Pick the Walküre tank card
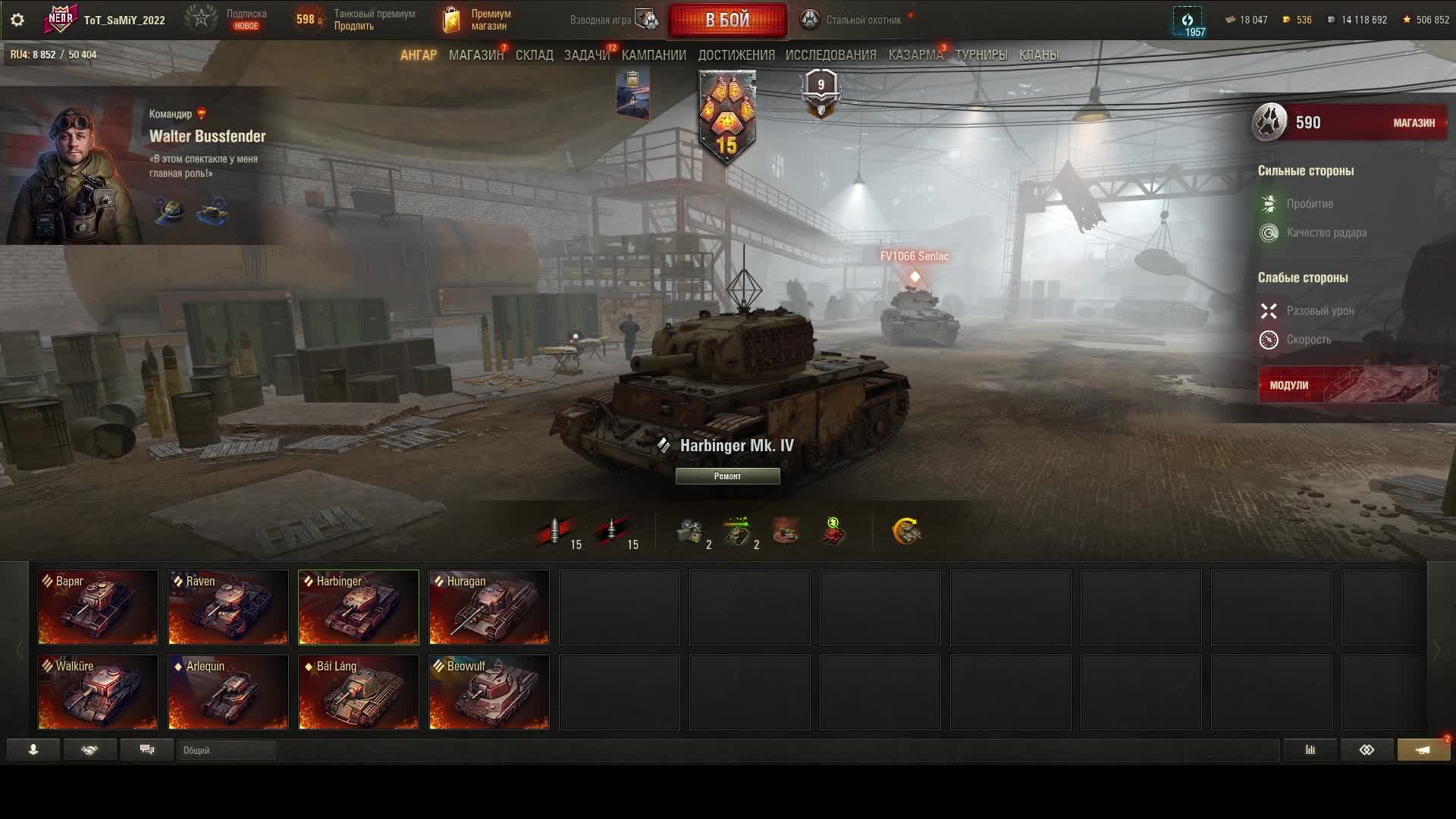This screenshot has height=819, width=1456. [98, 692]
